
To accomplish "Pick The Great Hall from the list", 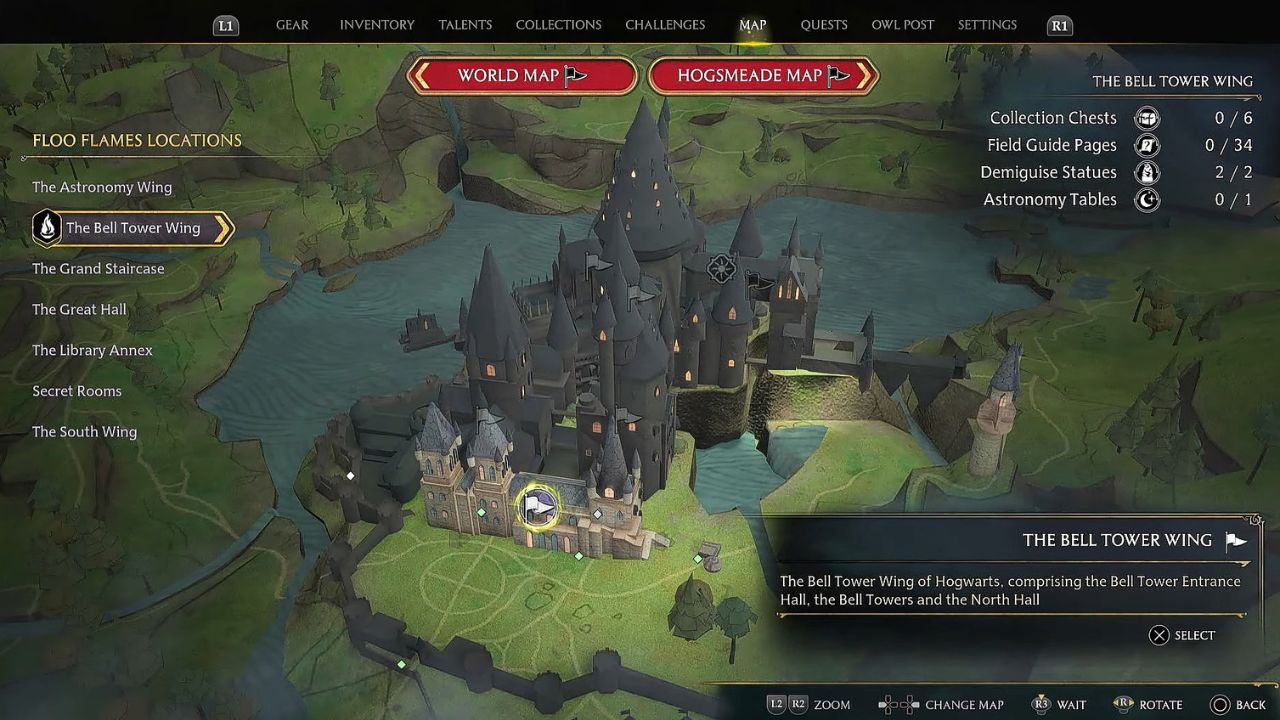I will click(79, 310).
